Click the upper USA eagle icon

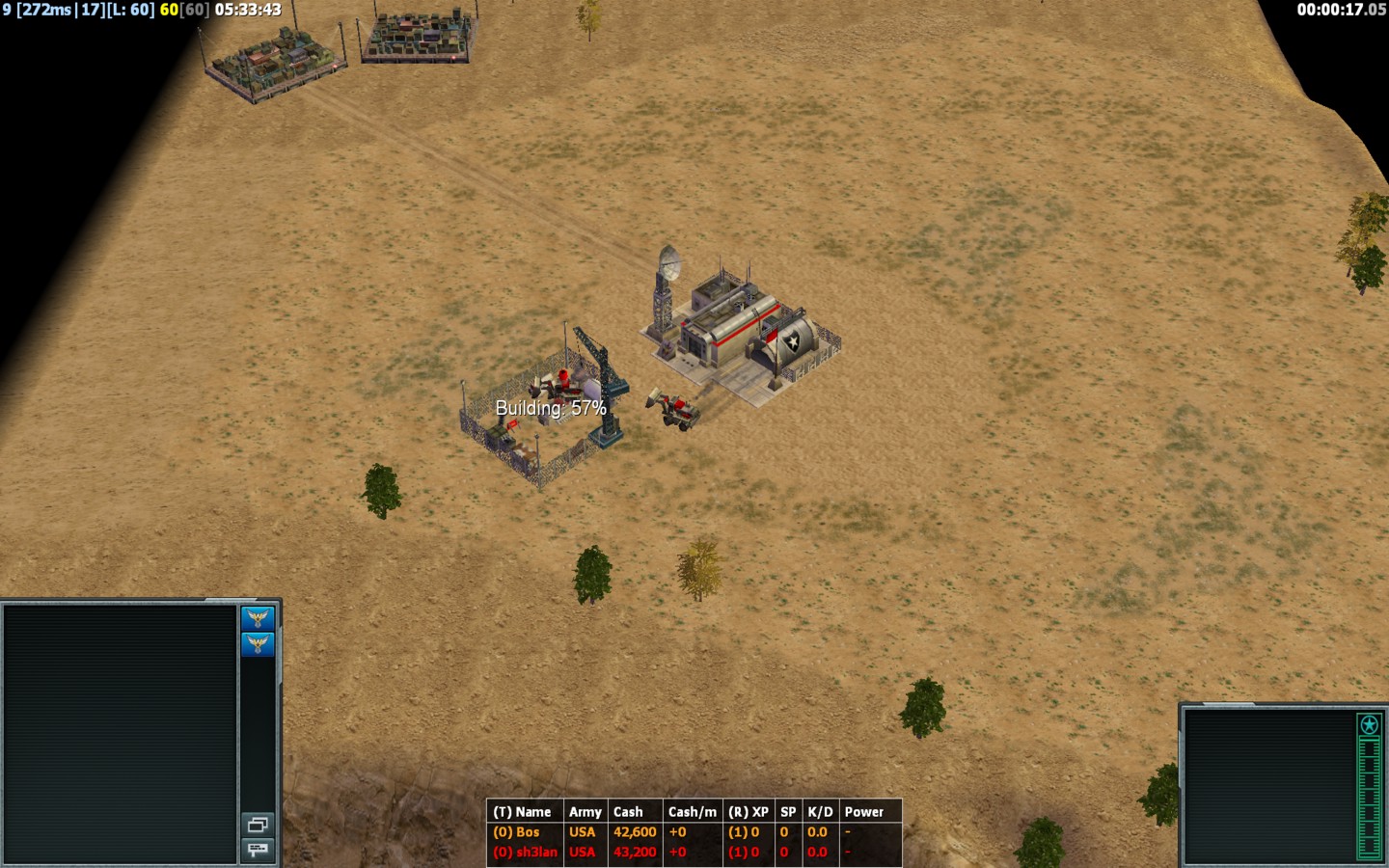pos(258,618)
